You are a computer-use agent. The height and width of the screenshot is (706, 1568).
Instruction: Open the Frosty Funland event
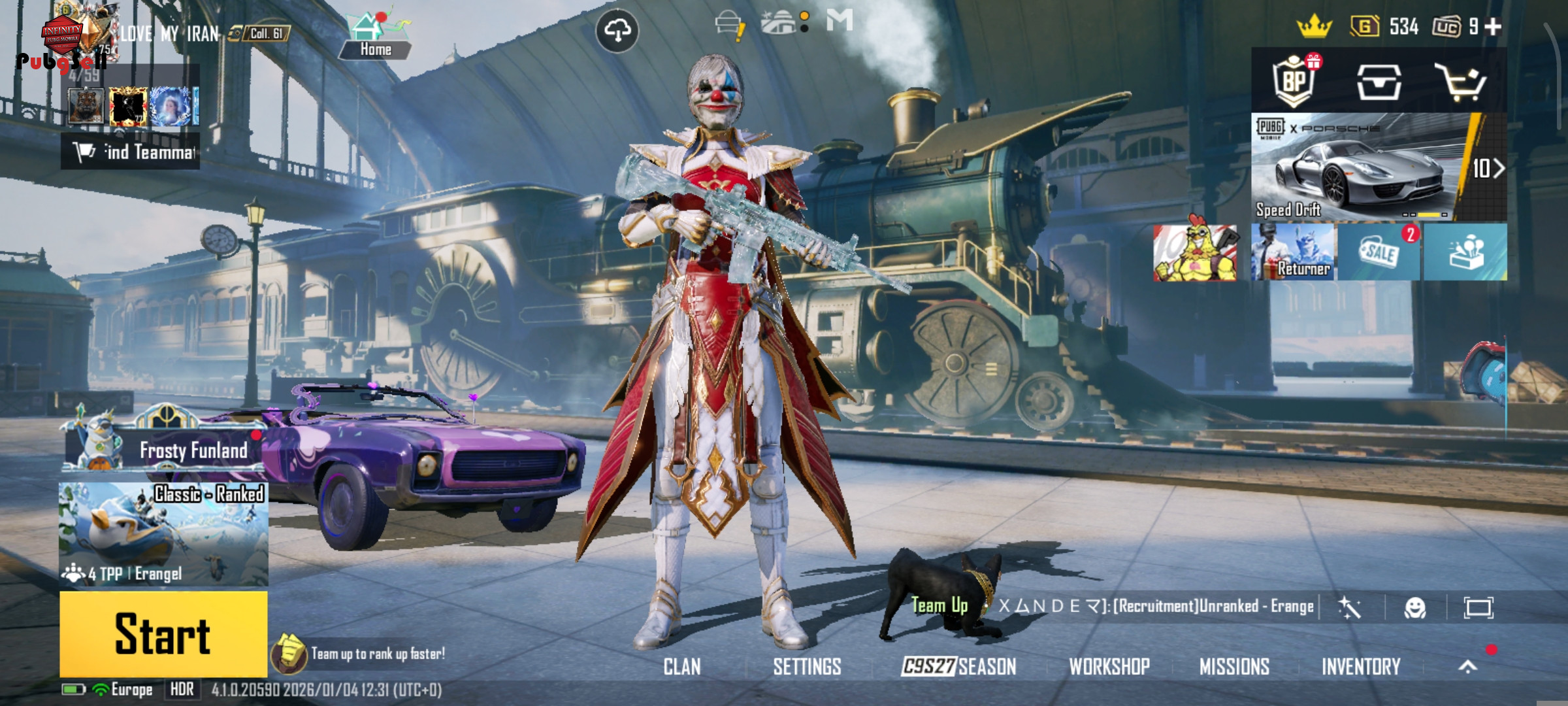165,449
